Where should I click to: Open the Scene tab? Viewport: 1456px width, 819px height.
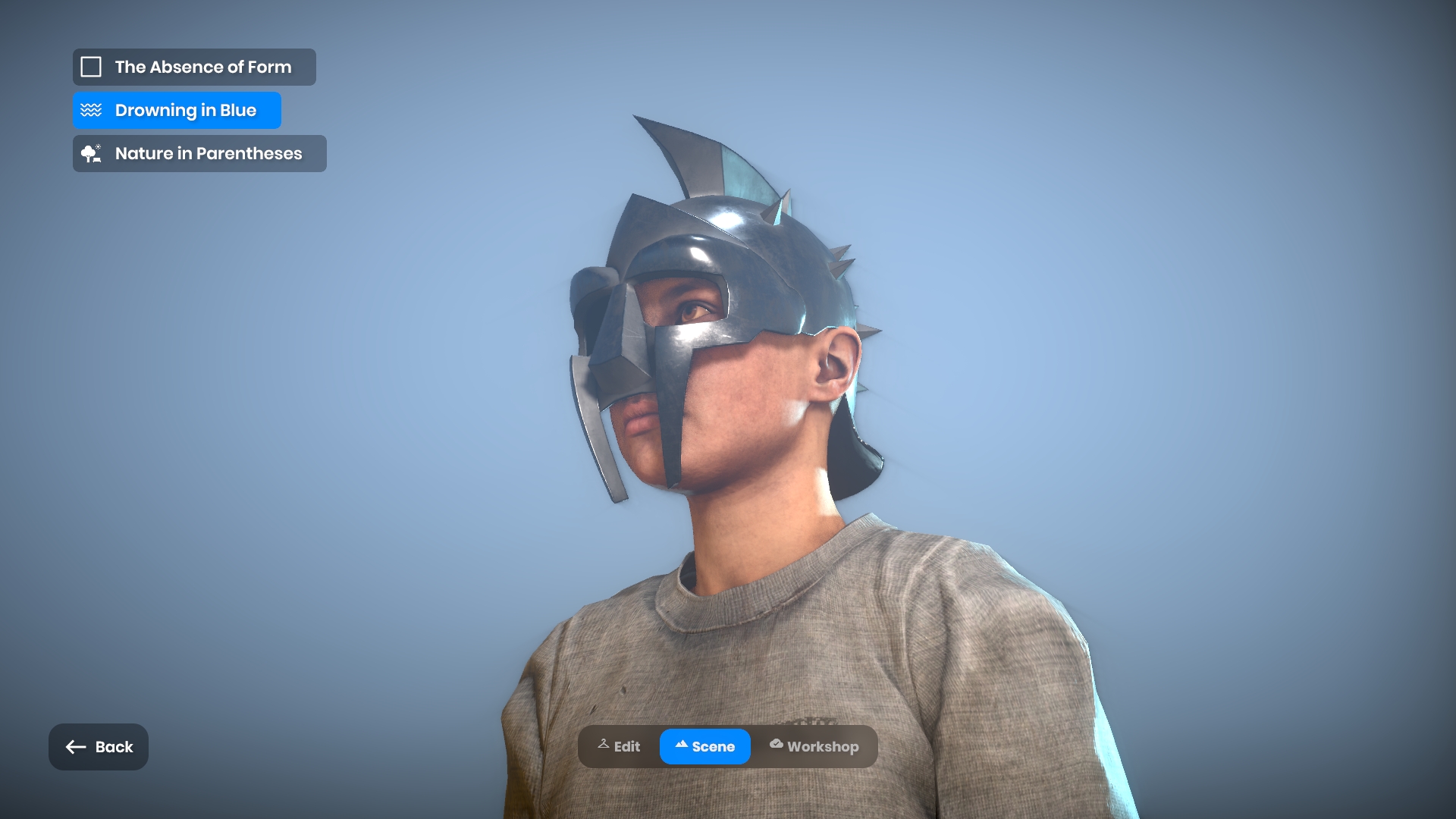(704, 747)
